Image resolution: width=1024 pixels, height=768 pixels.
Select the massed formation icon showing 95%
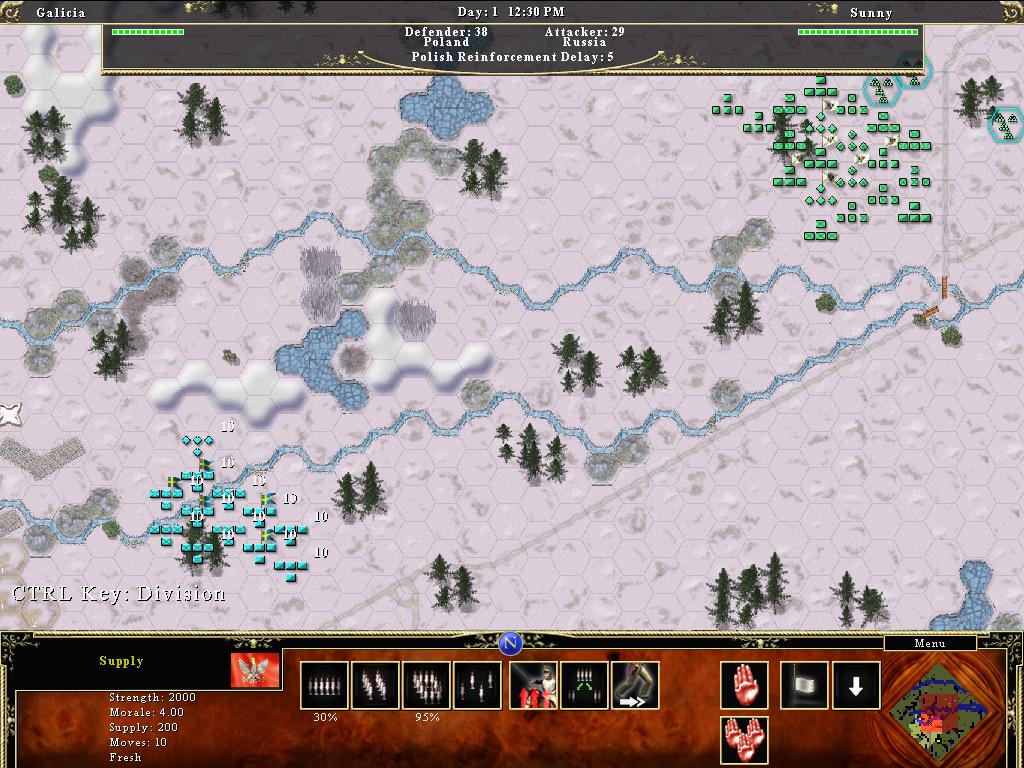coord(426,685)
